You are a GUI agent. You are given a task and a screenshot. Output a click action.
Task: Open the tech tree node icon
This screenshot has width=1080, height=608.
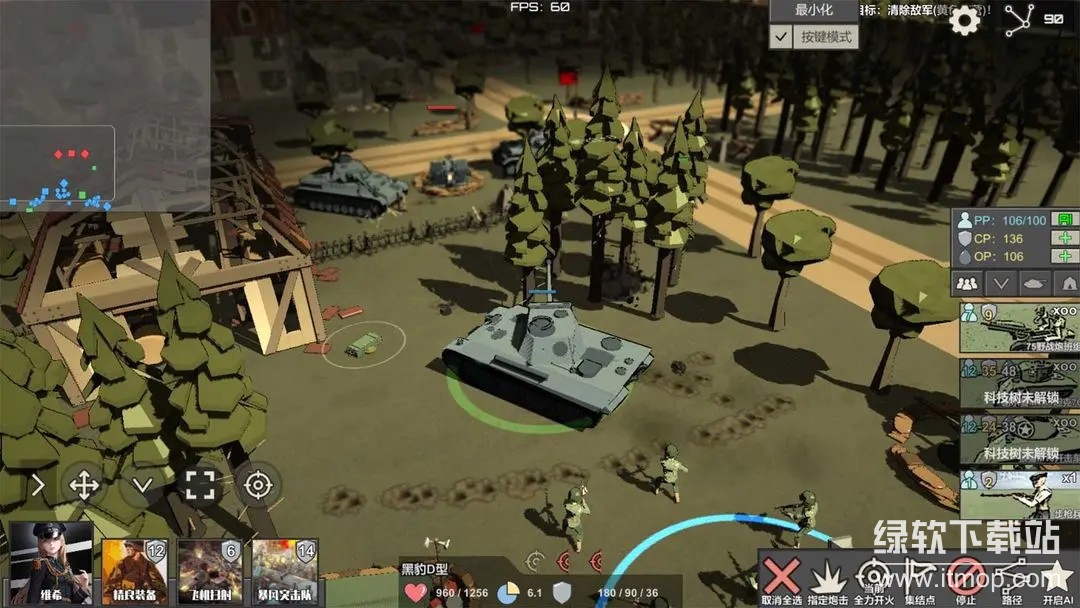click(1019, 19)
